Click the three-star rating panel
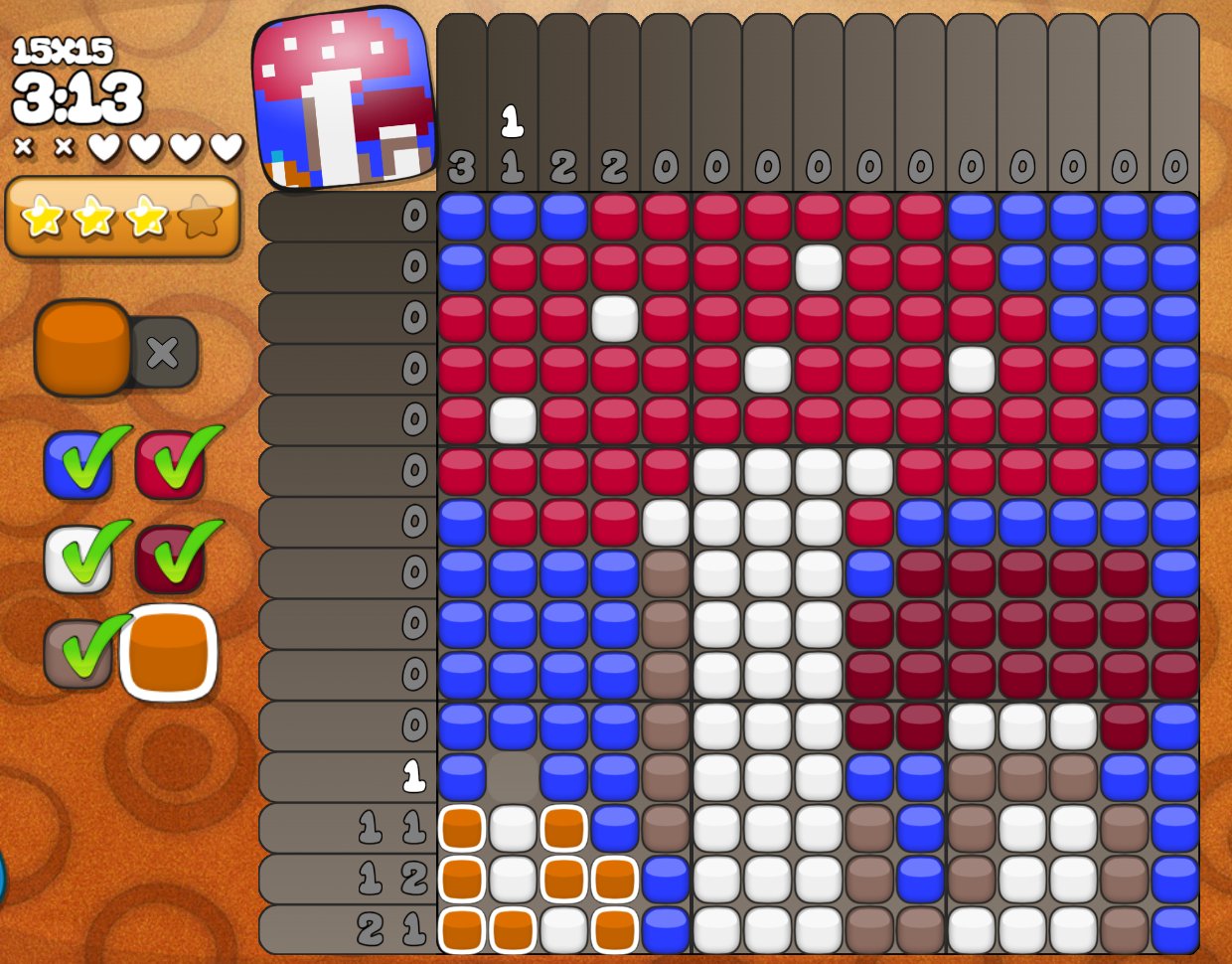Image resolution: width=1232 pixels, height=964 pixels. tap(122, 216)
